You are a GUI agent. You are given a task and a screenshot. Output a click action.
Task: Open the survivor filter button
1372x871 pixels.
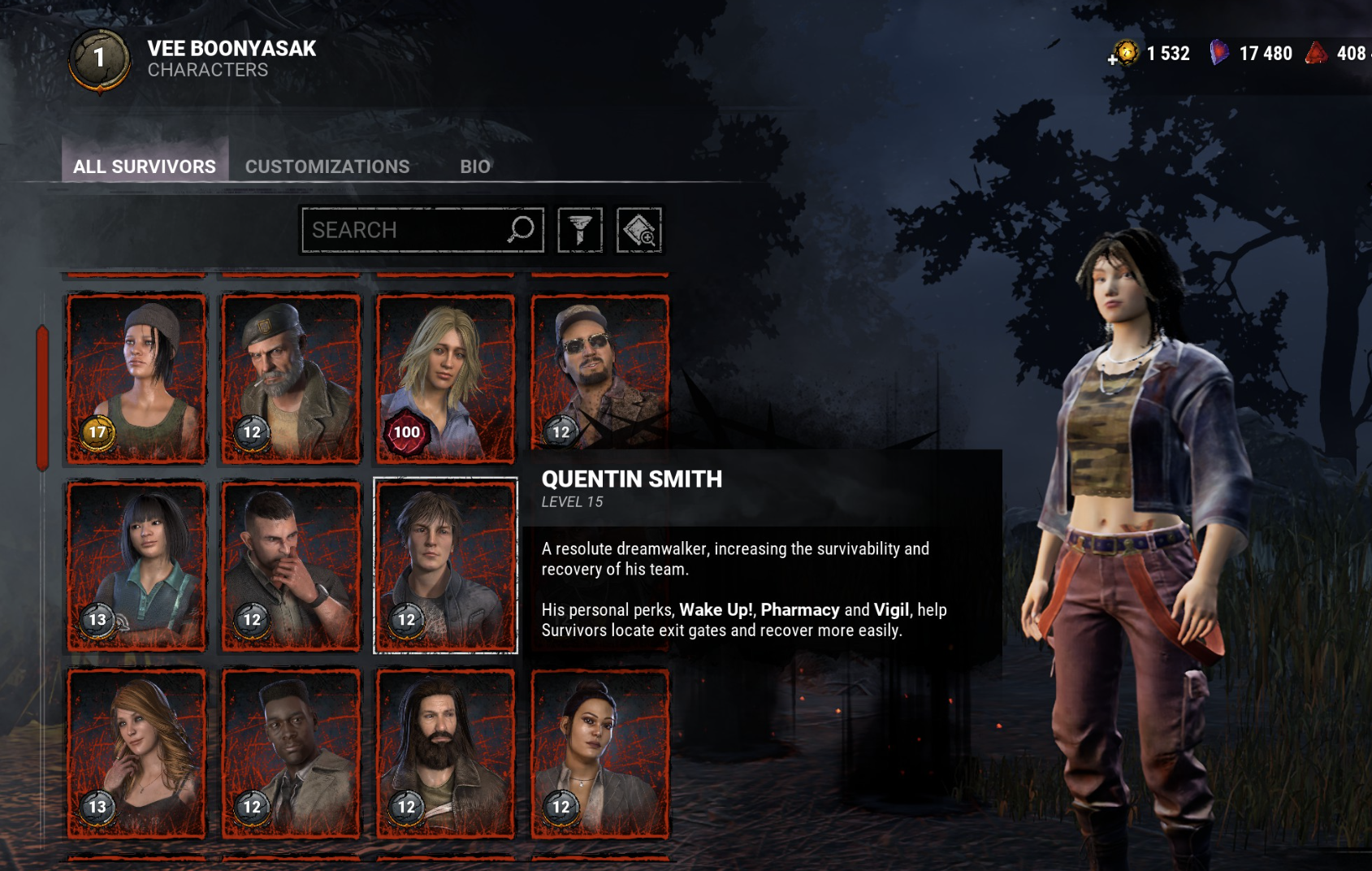pos(580,230)
